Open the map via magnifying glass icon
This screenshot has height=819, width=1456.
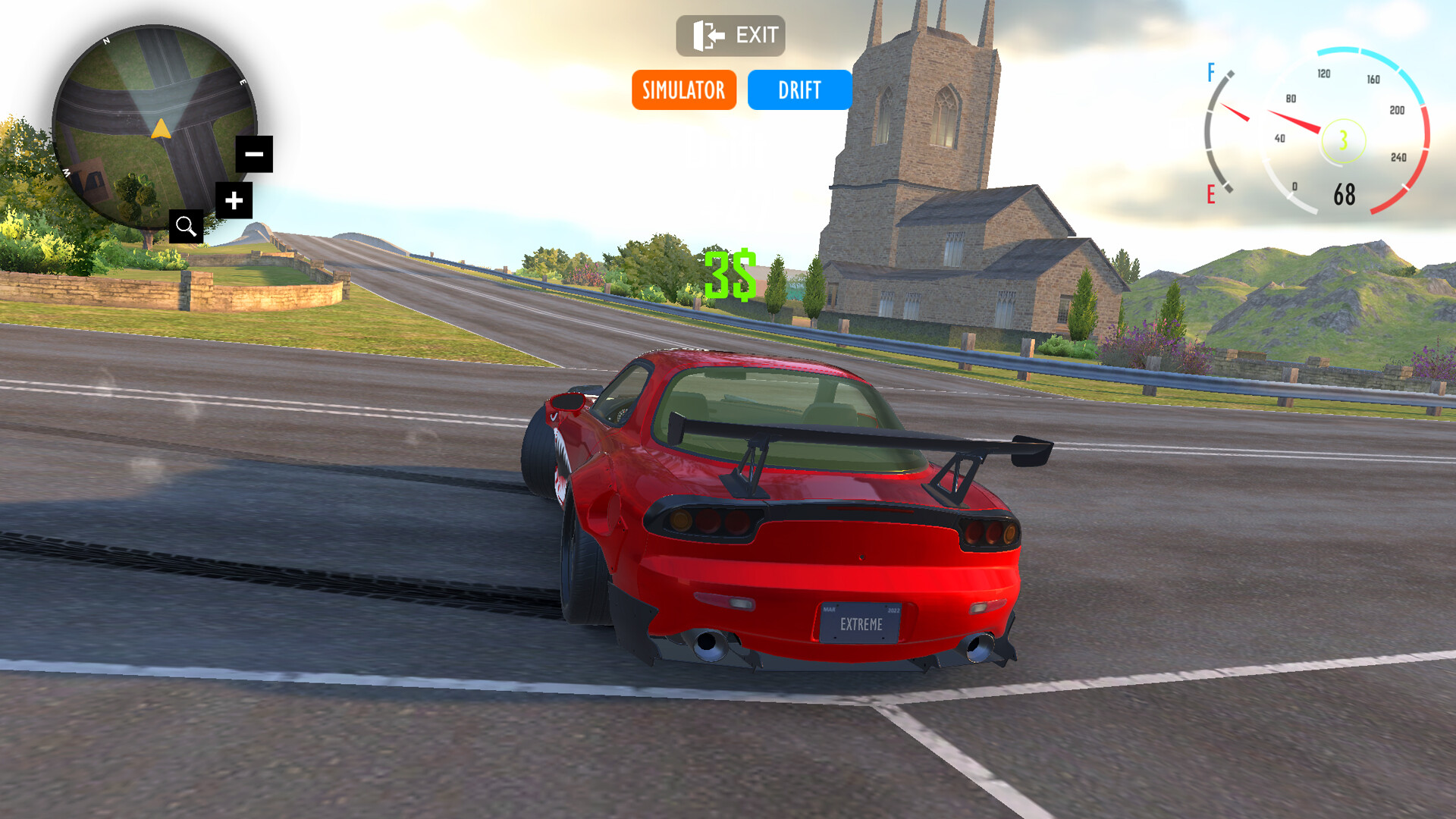(186, 226)
